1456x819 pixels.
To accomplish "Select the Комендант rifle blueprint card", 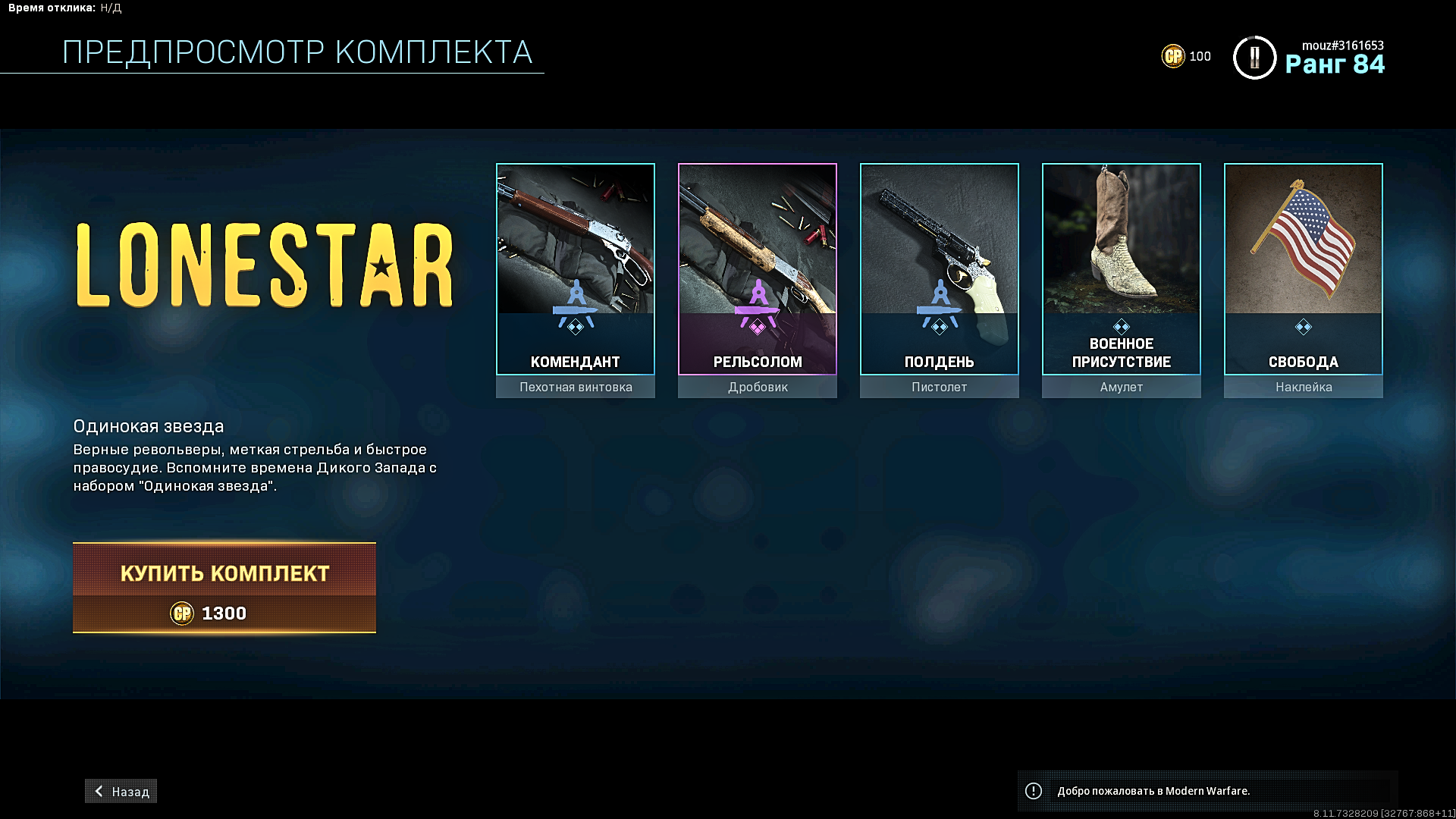I will point(576,269).
